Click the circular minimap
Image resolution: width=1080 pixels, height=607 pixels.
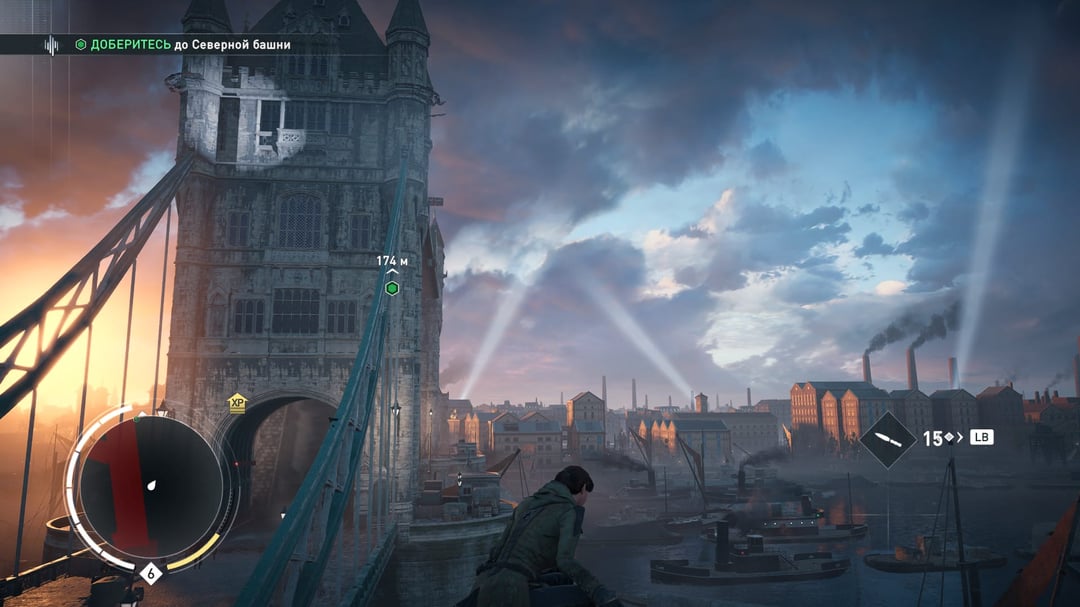150,488
